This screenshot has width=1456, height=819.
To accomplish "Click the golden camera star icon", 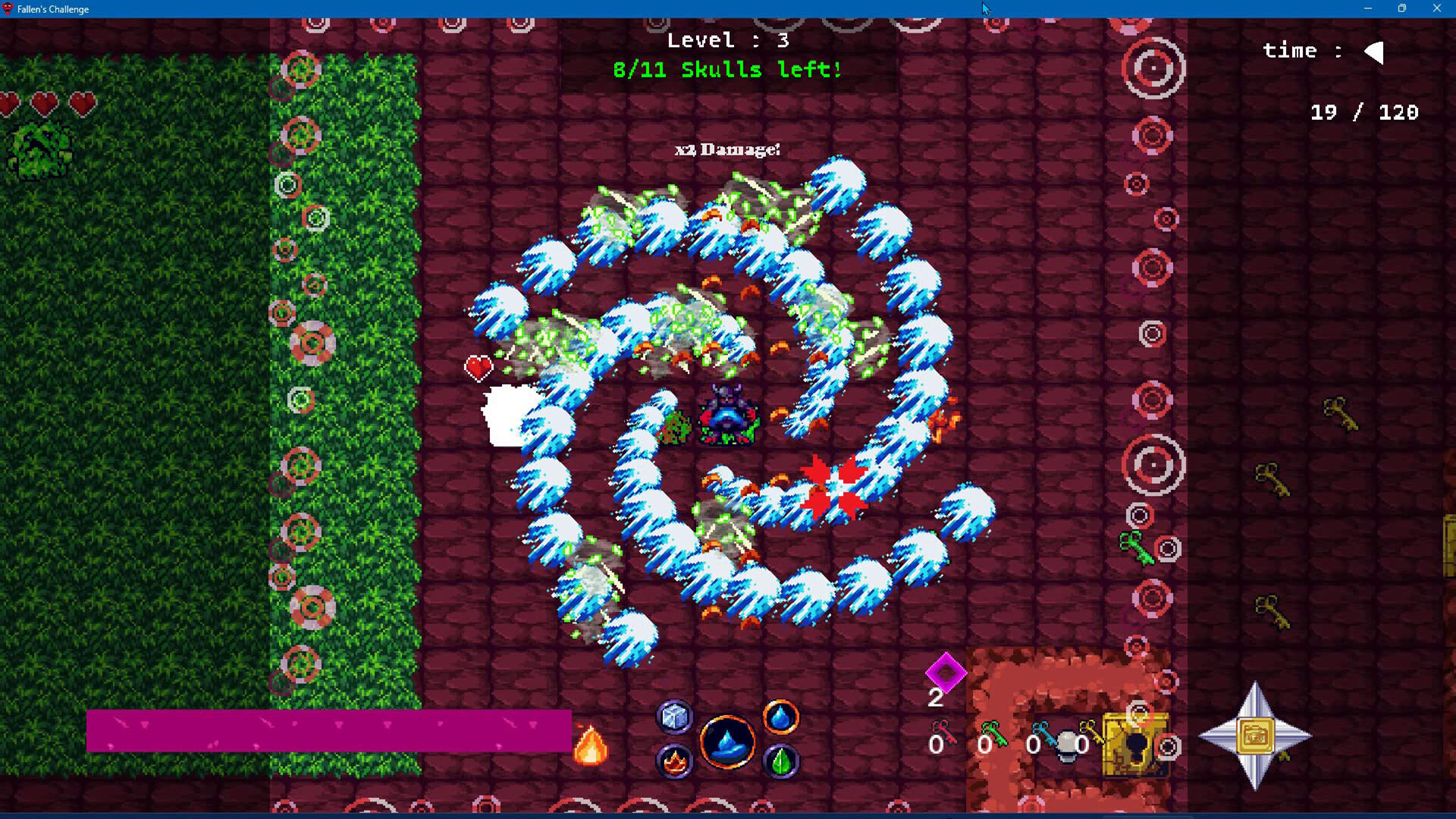I will [x=1257, y=734].
